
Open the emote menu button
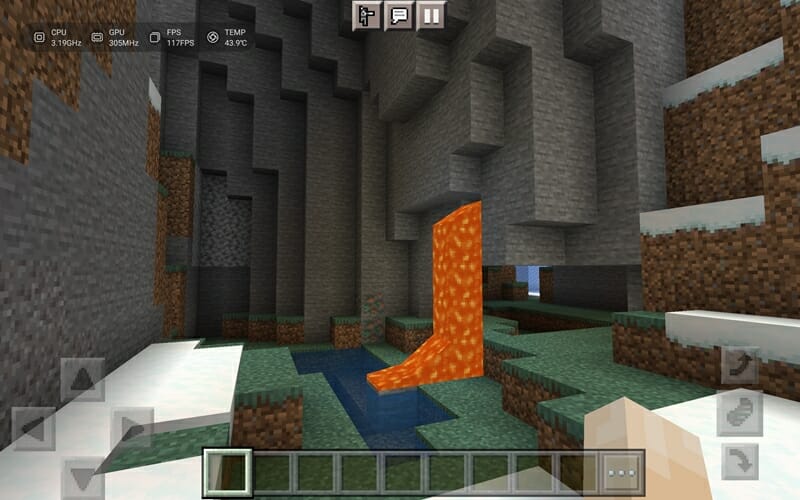[x=368, y=15]
